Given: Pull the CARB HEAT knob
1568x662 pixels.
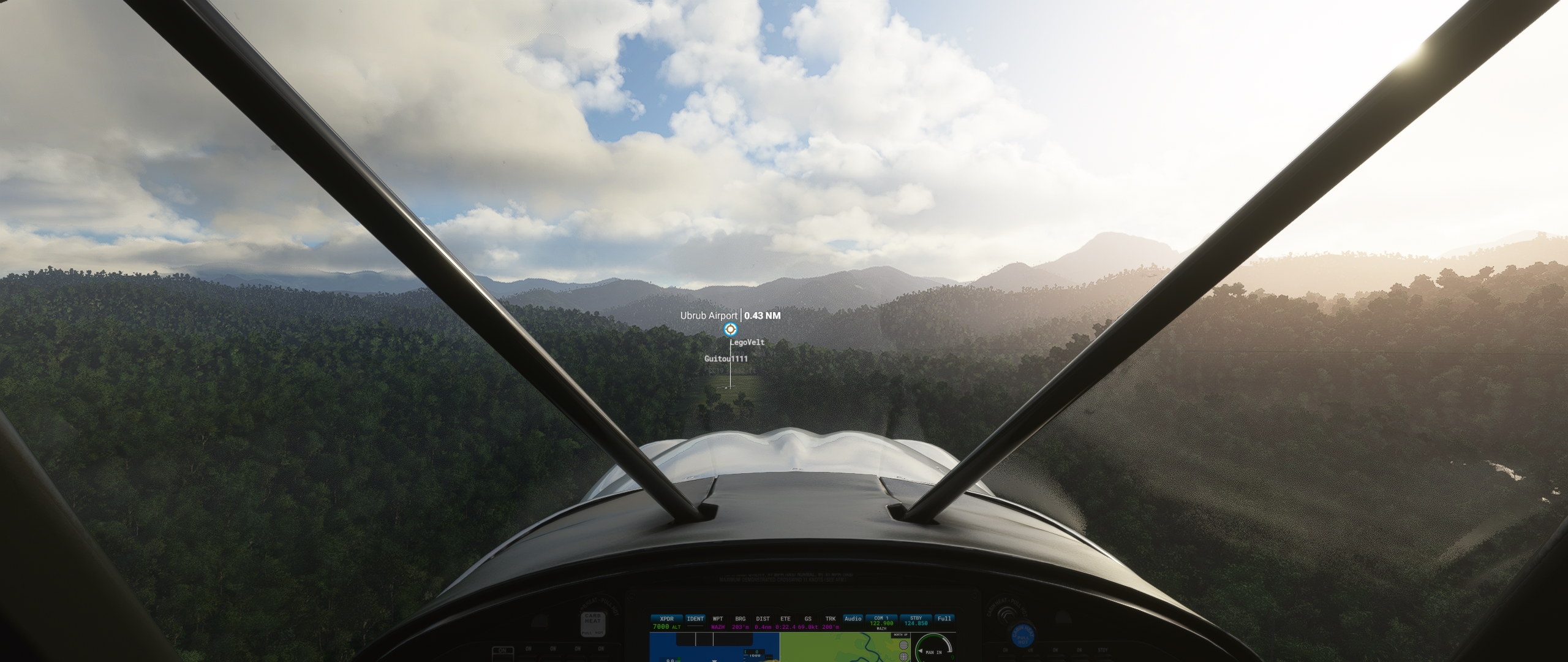Looking at the screenshot, I should [592, 623].
